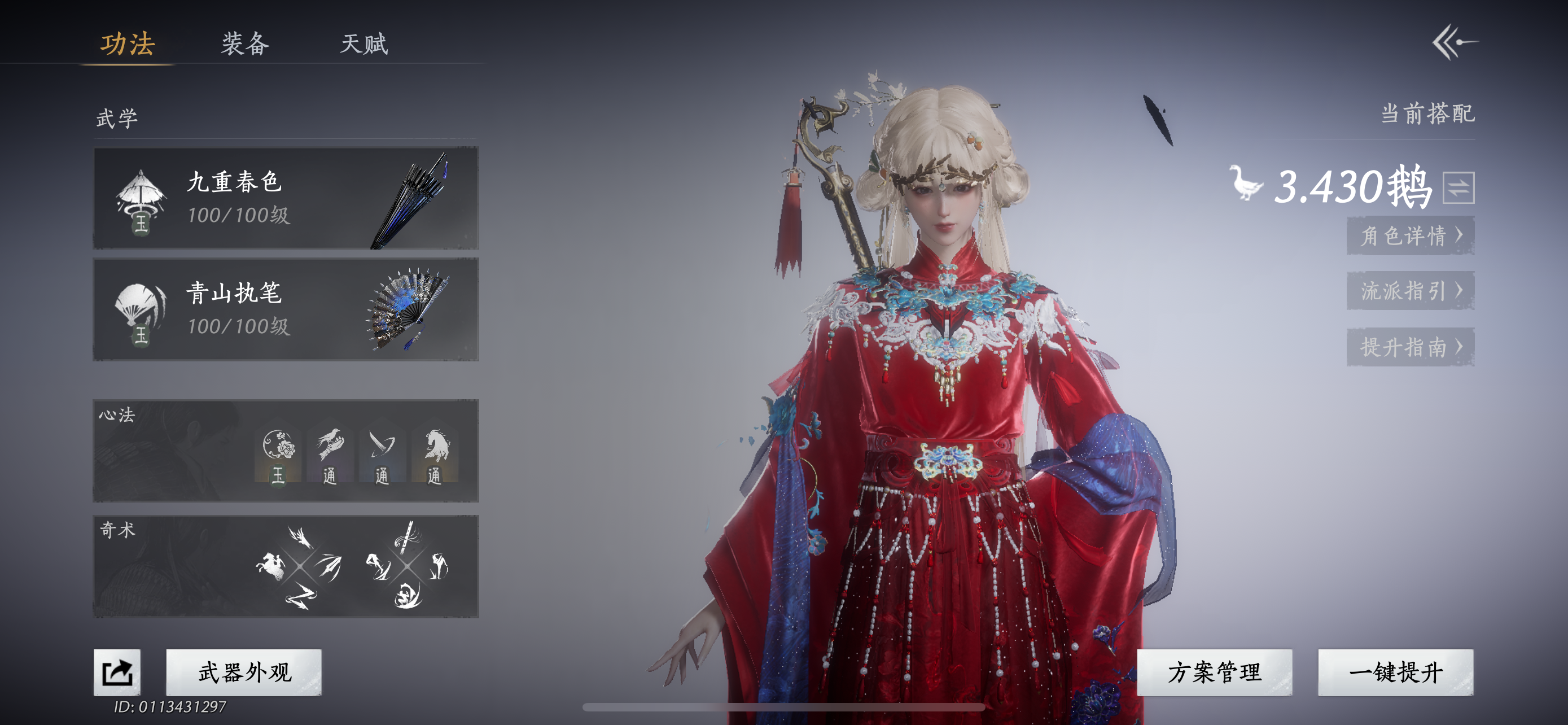1568x725 pixels.
Task: Go back with the arrow button
Action: pyautogui.click(x=1454, y=42)
